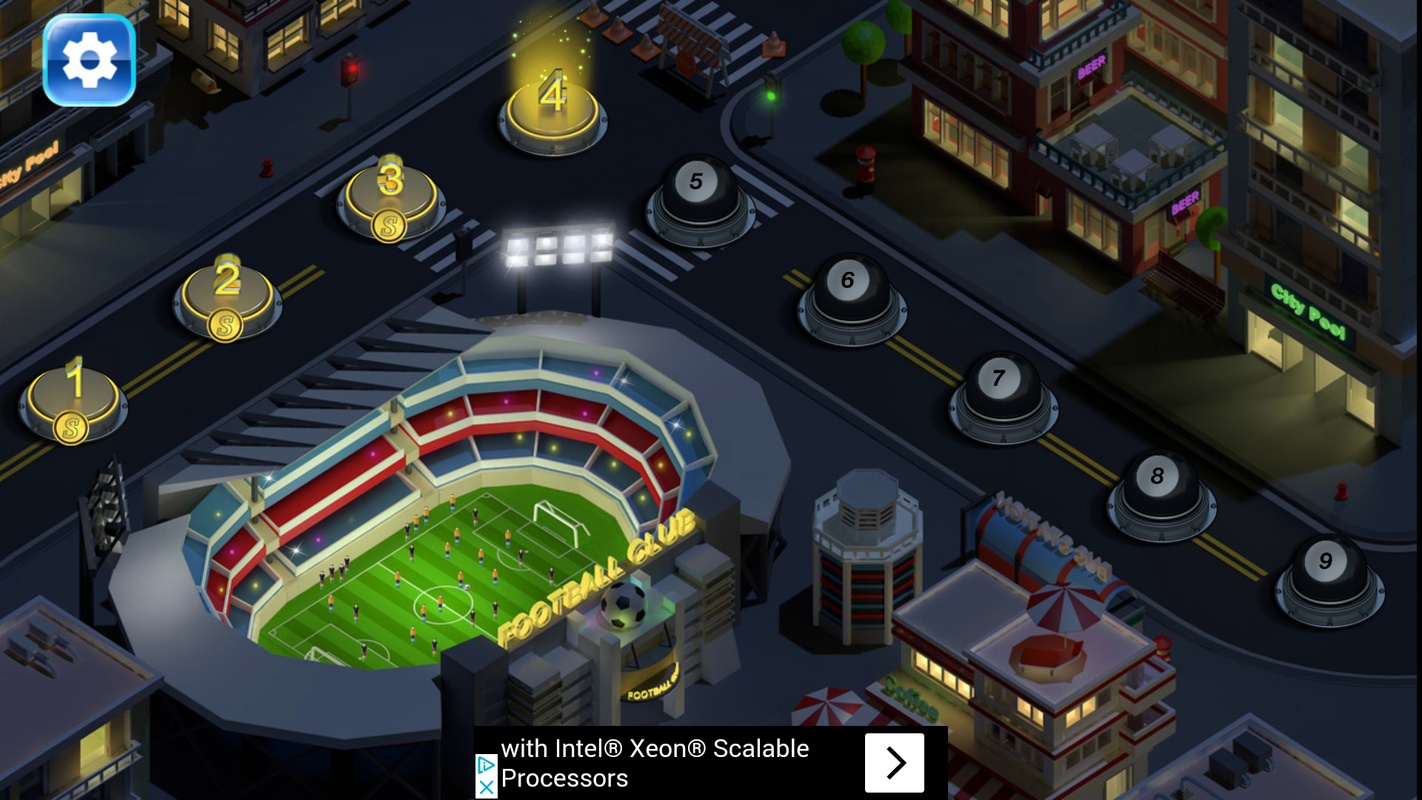This screenshot has width=1422, height=800.
Task: Choose the 8-ball level node
Action: pos(1160,491)
